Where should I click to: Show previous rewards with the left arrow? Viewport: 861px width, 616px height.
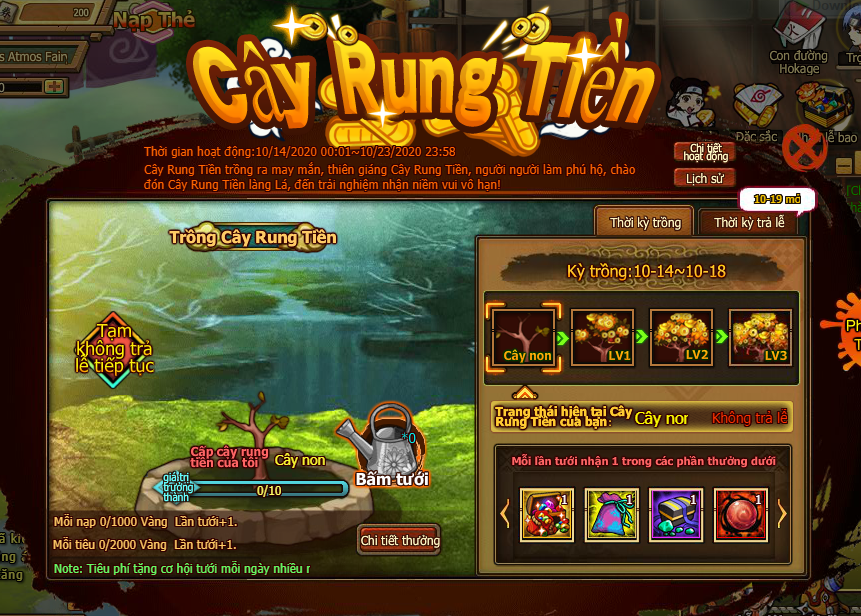(x=505, y=514)
